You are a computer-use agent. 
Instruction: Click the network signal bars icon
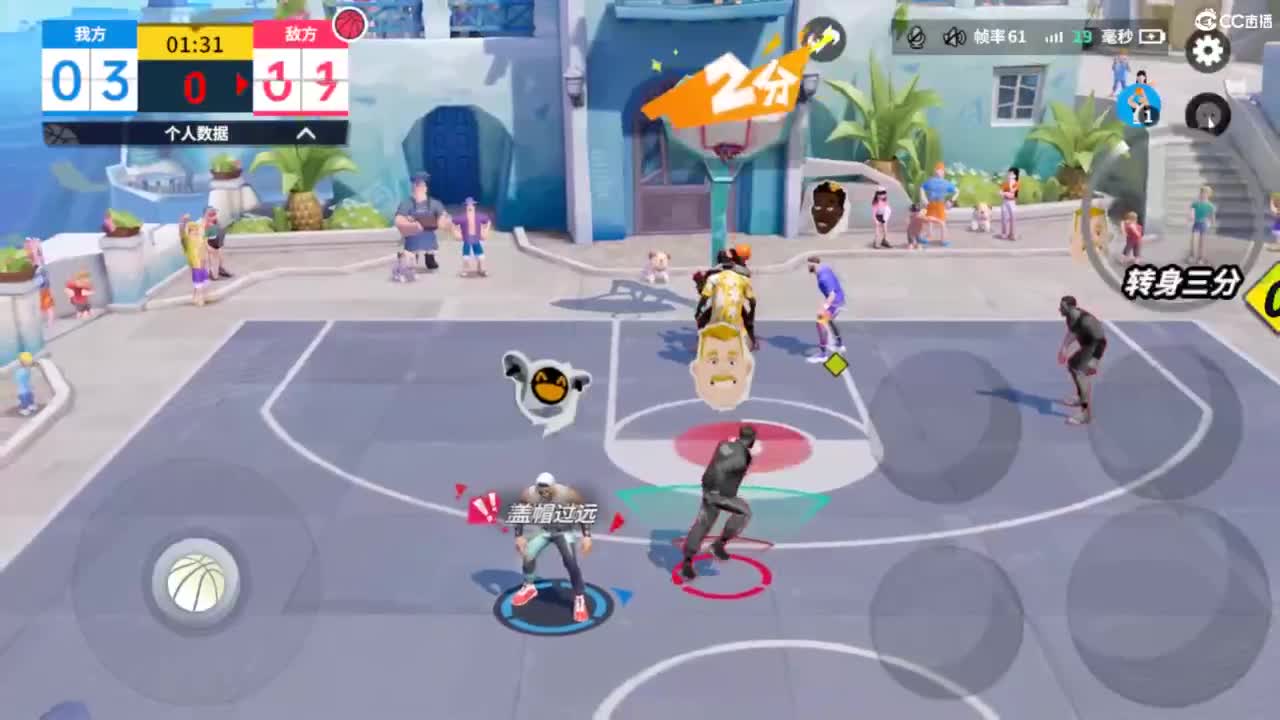[1054, 38]
